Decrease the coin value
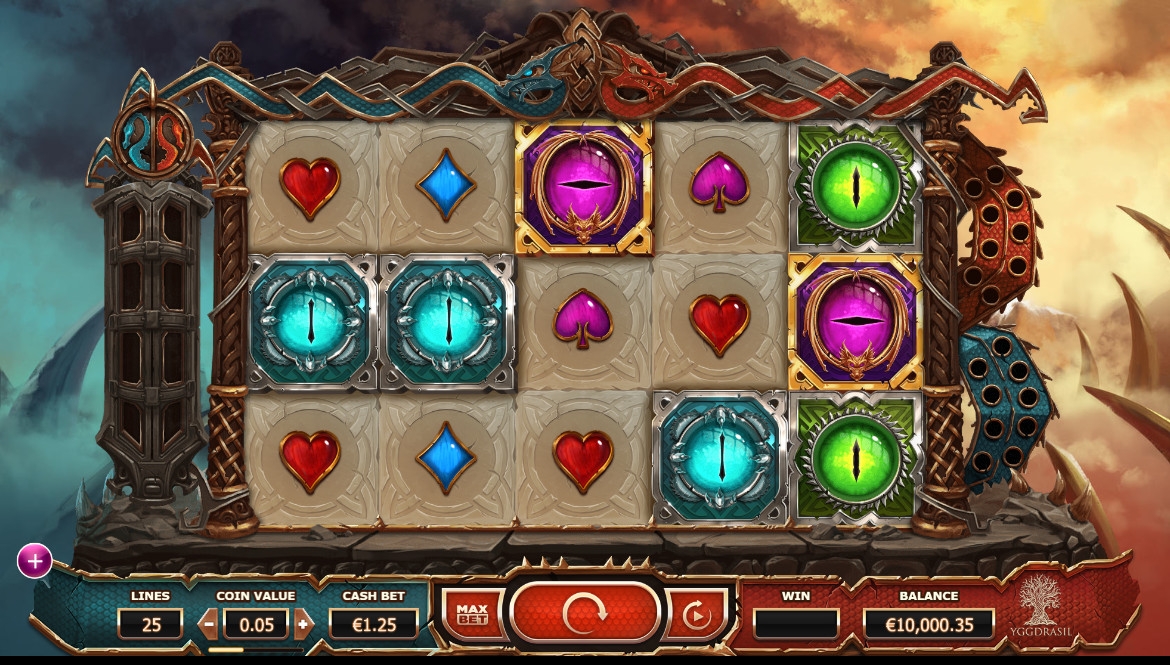1170x665 pixels. coord(209,624)
